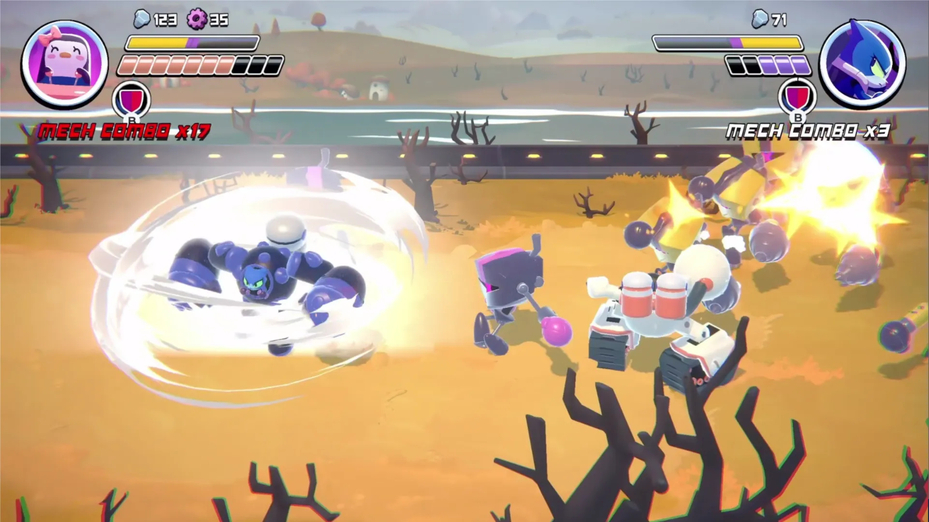This screenshot has width=929, height=522.
Task: Select the blue wolf character portrait
Action: click(862, 62)
